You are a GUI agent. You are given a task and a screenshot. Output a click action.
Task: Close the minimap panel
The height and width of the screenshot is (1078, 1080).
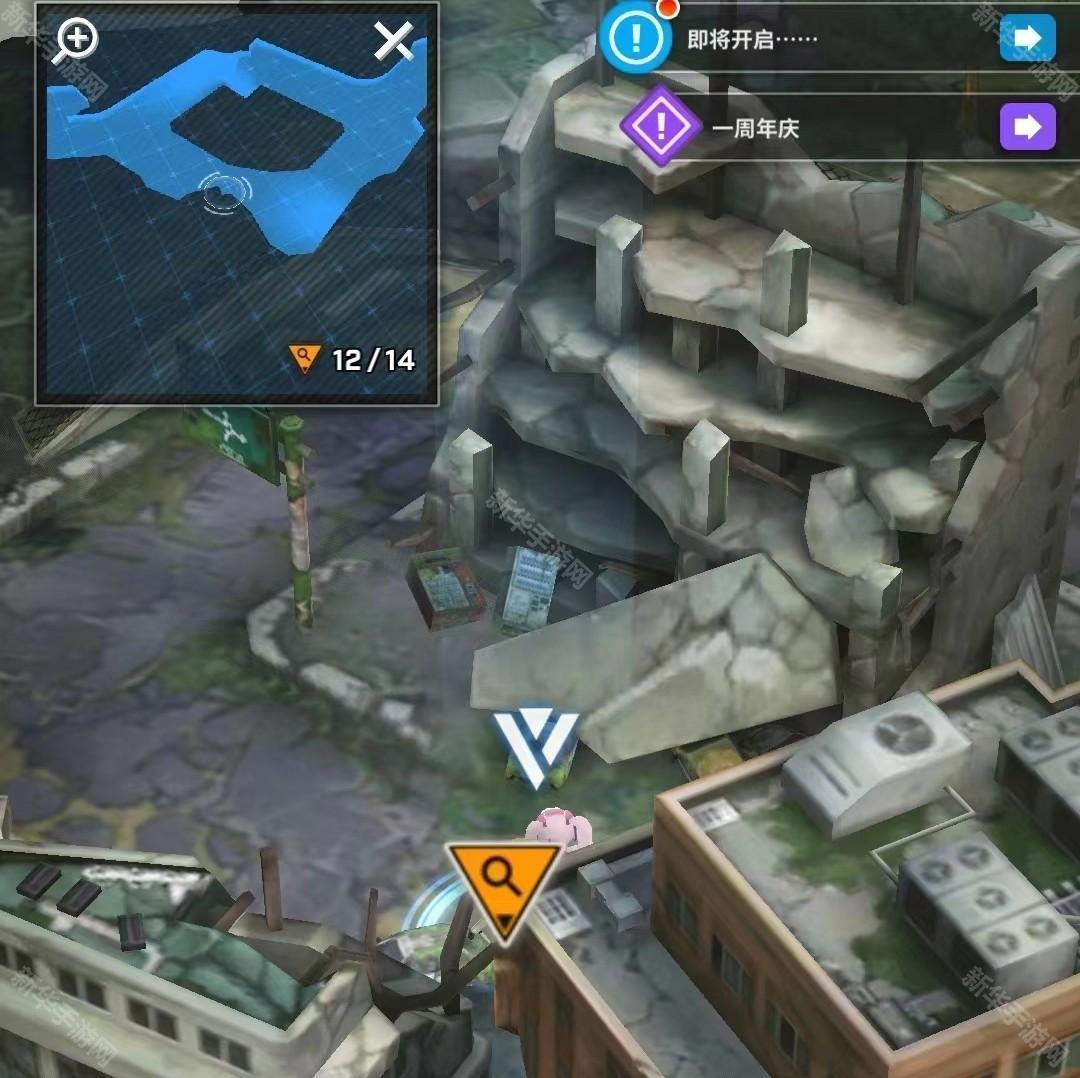tap(393, 41)
